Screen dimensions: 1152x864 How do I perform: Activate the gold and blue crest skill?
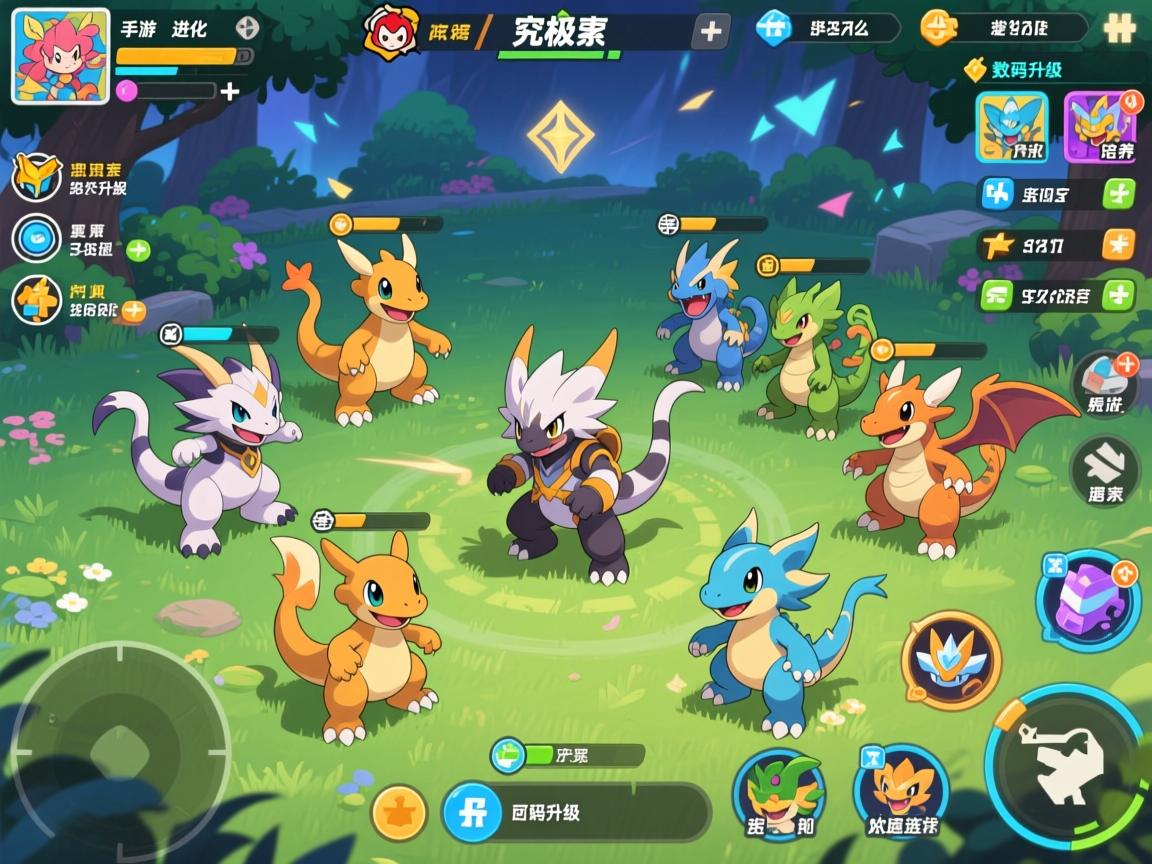pyautogui.click(x=951, y=660)
